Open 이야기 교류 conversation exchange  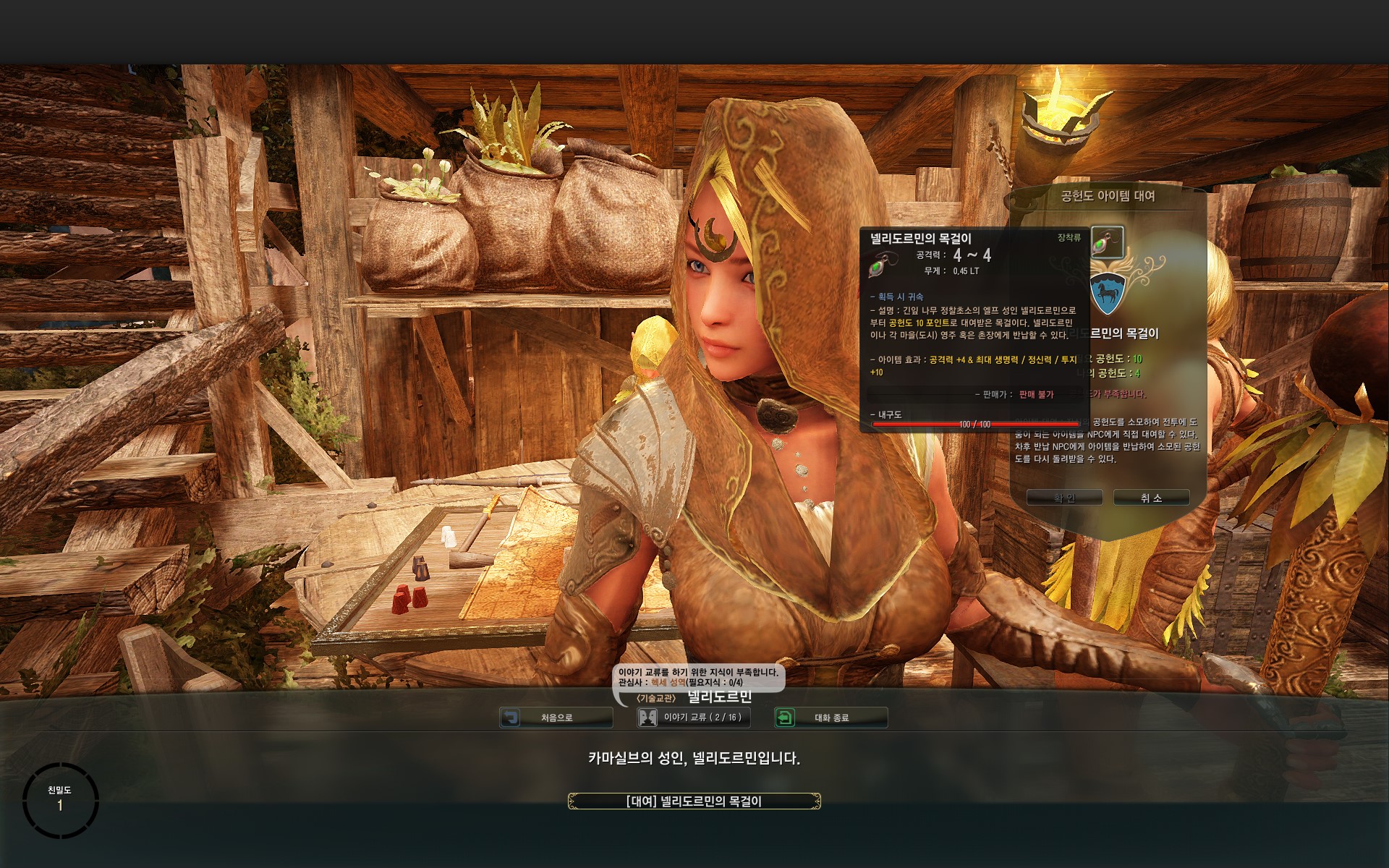[x=693, y=718]
